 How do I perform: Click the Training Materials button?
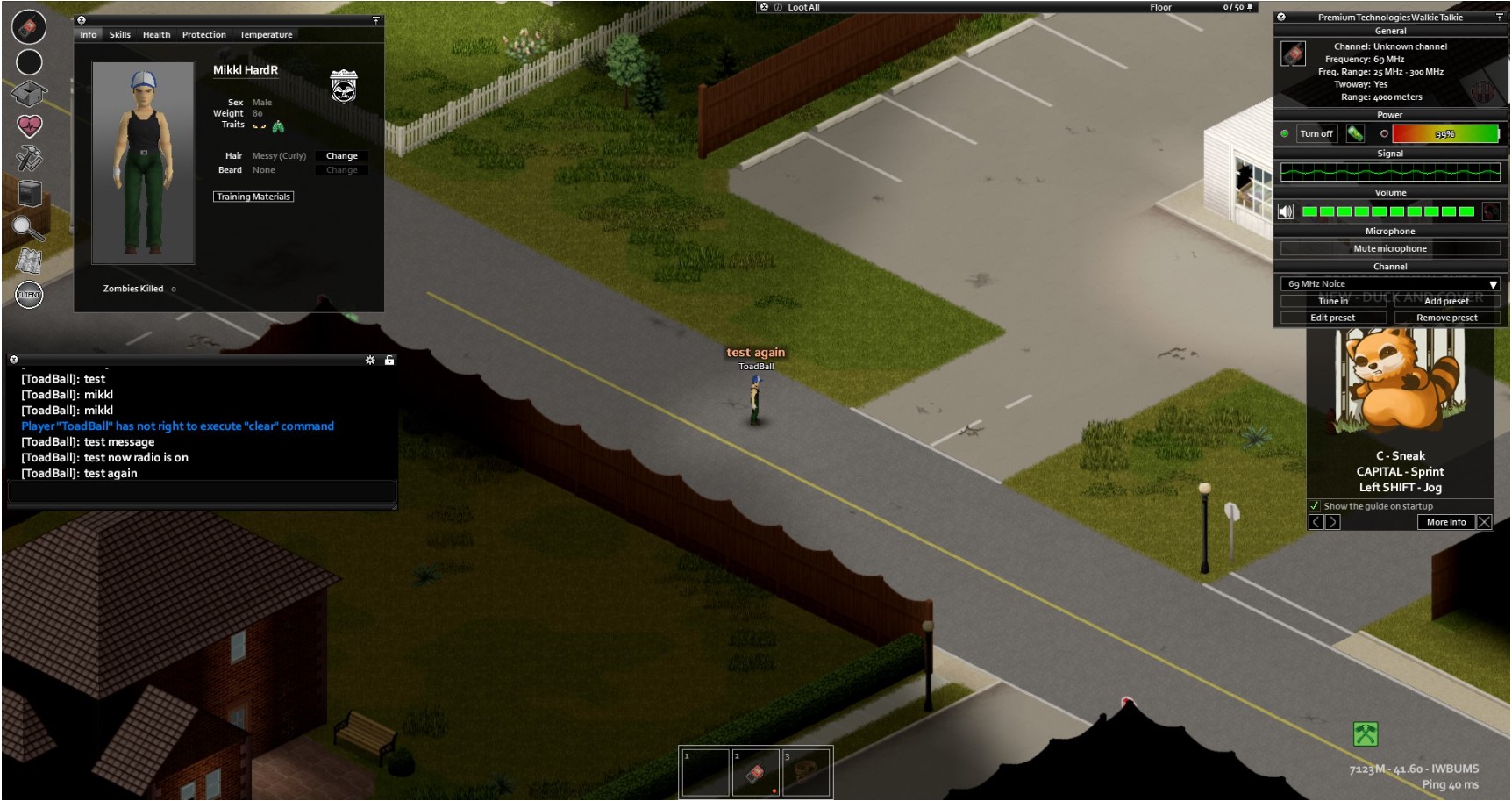tap(253, 197)
